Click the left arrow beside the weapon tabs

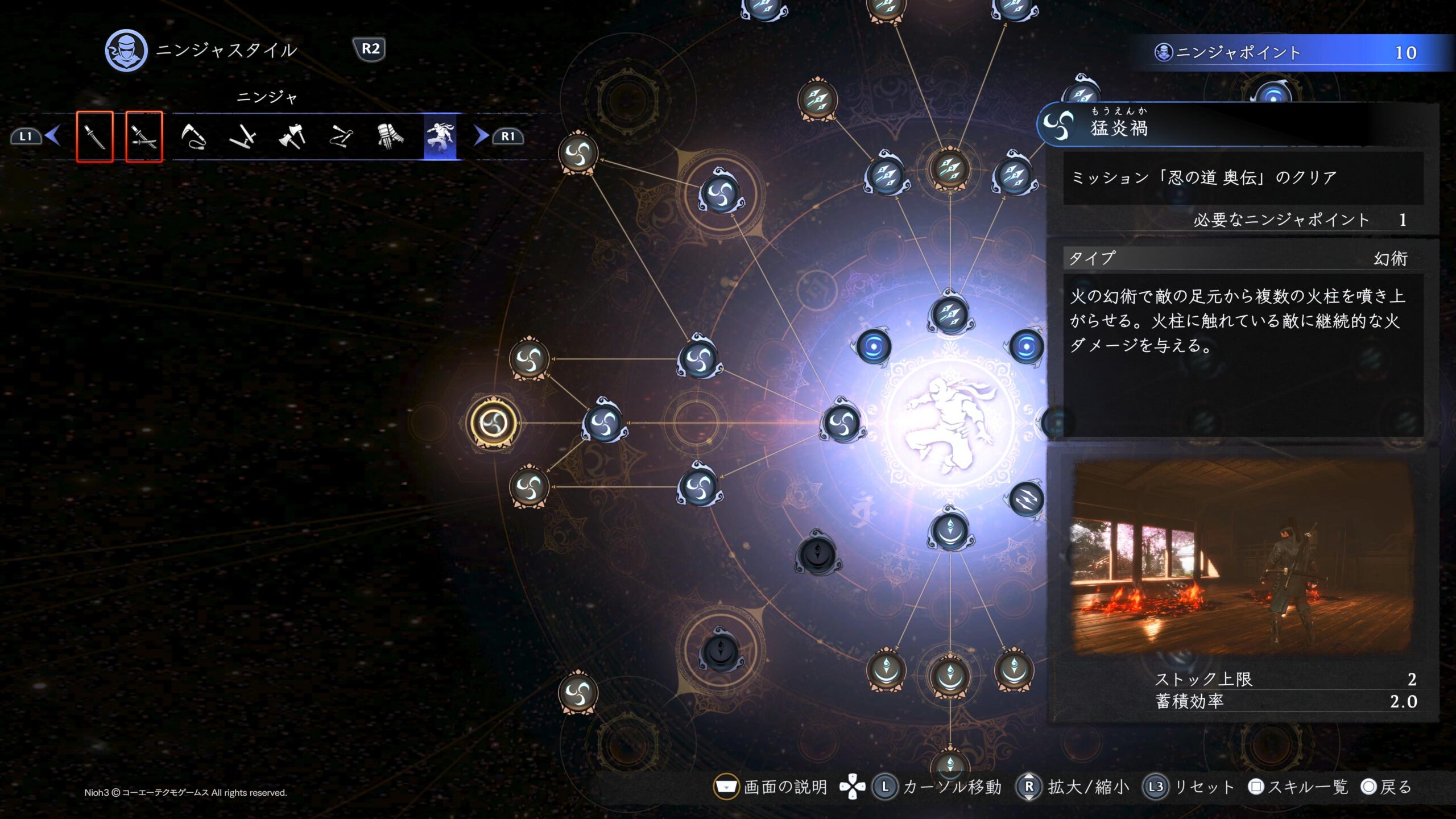pos(53,136)
